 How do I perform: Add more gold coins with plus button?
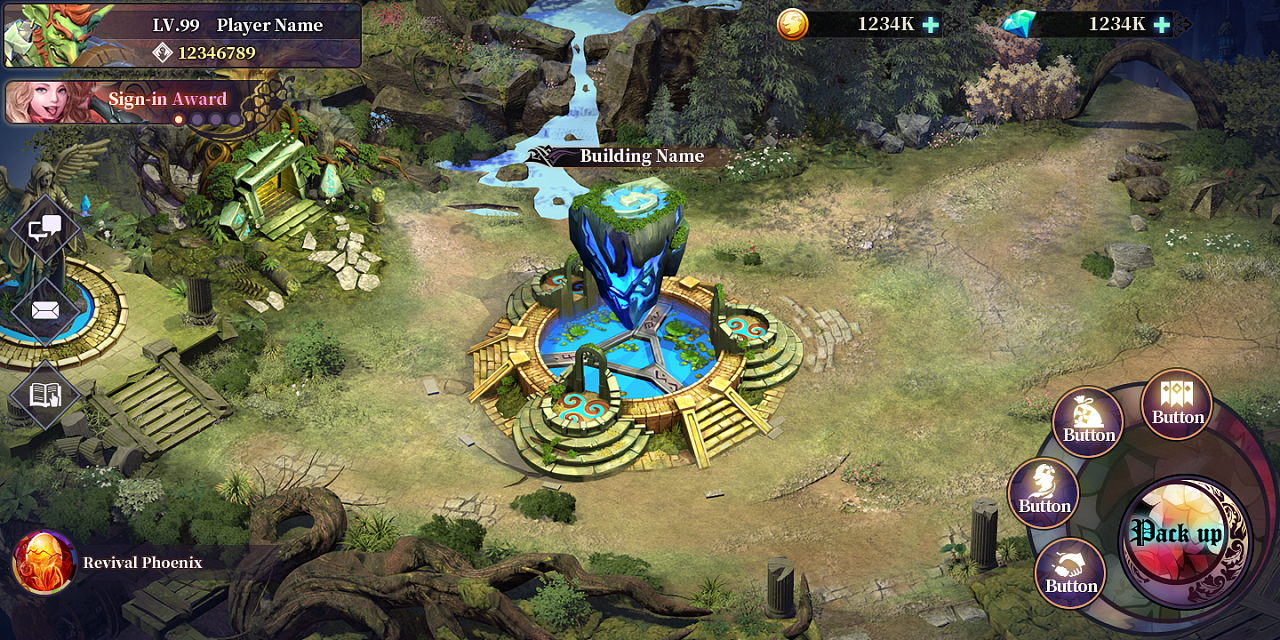pyautogui.click(x=931, y=24)
